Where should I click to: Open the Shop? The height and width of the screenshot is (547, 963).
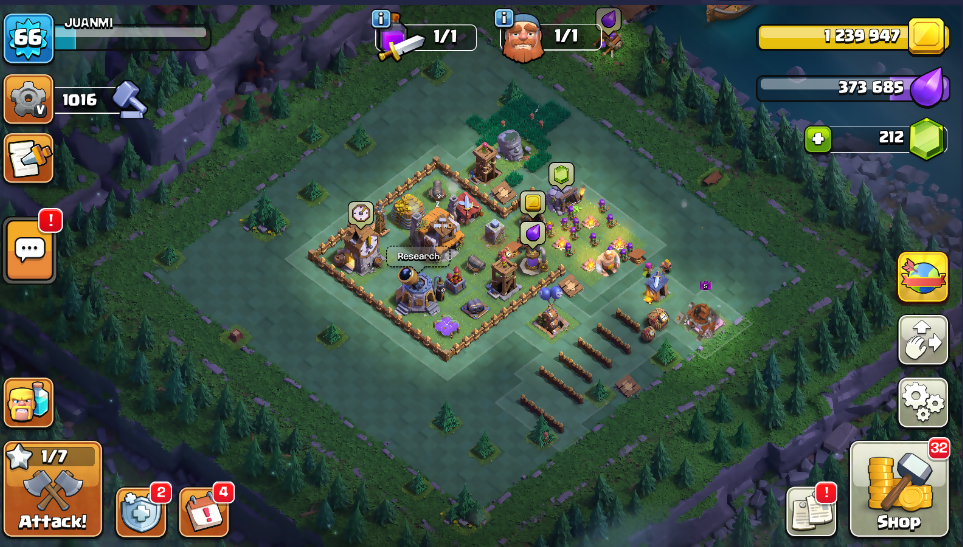pyautogui.click(x=897, y=491)
